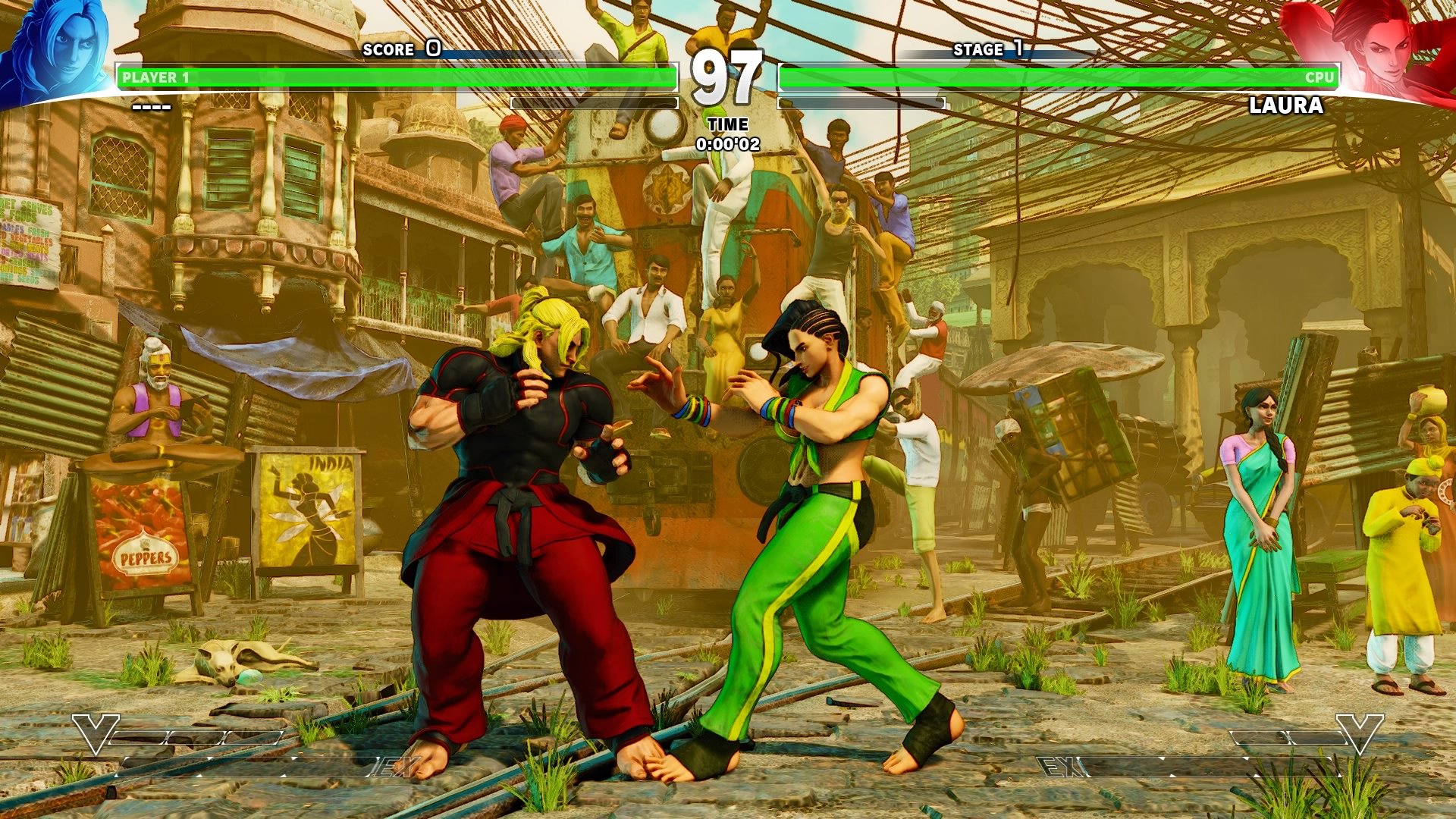Click Player 1's blue character portrait
The height and width of the screenshot is (819, 1456).
[57, 52]
